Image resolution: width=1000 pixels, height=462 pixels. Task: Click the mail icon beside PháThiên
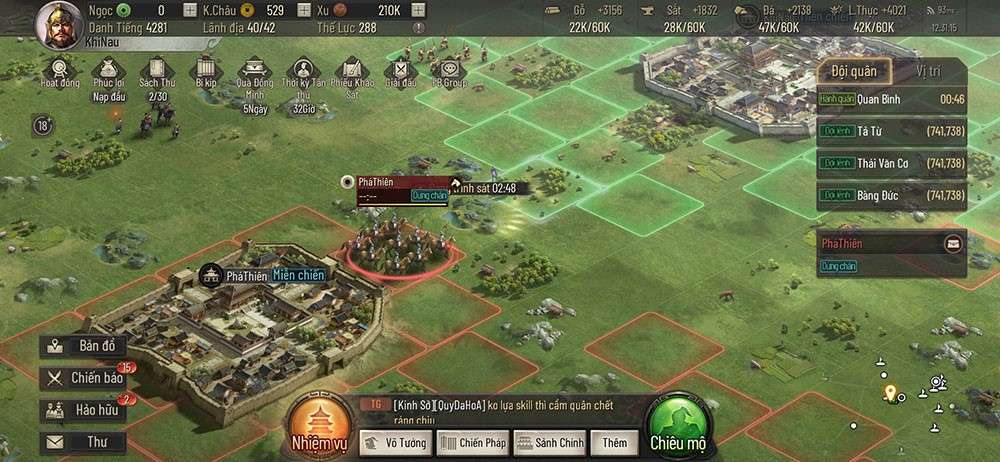(x=952, y=243)
